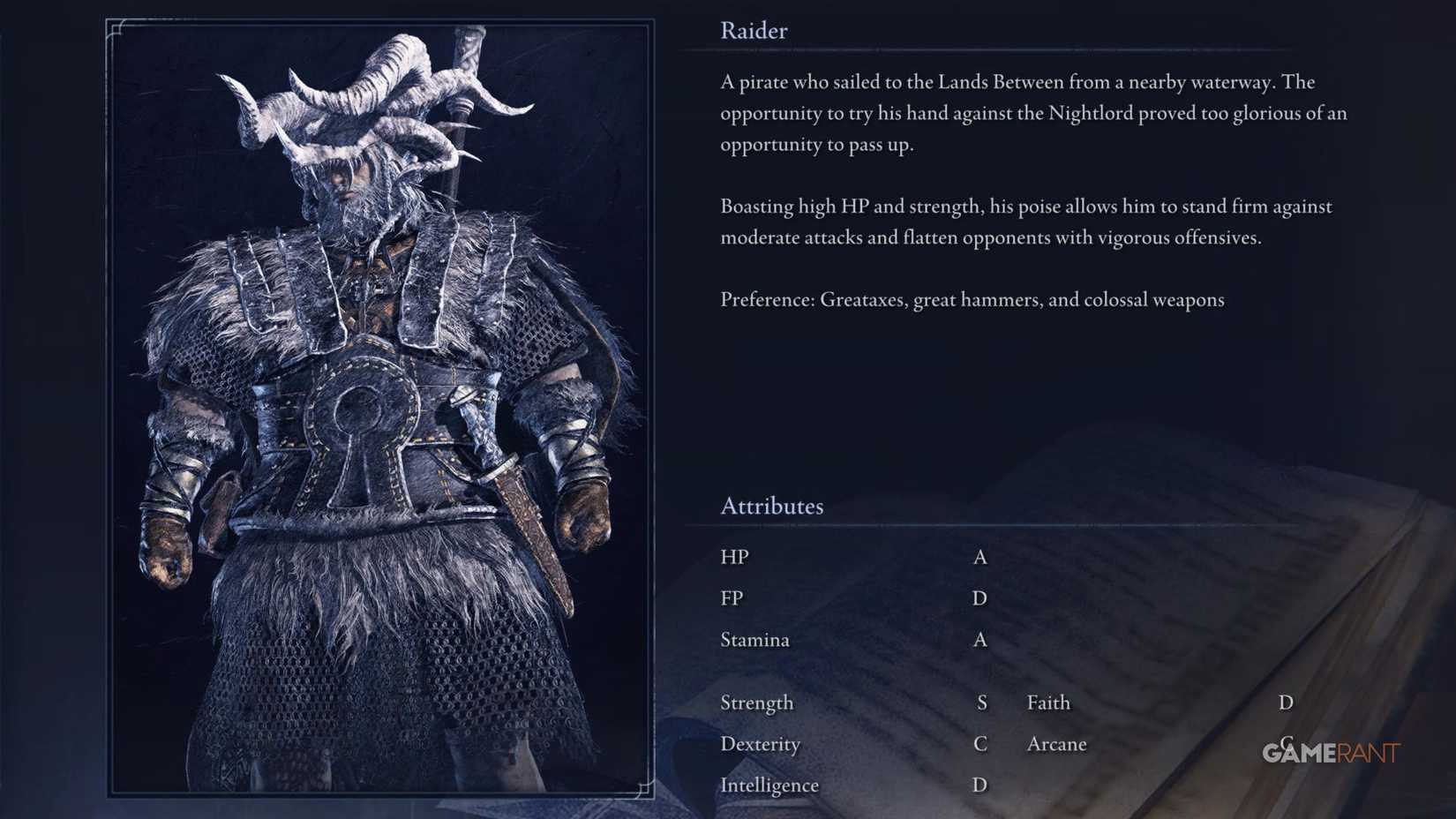Image resolution: width=1456 pixels, height=819 pixels.
Task: Select the Strength S rank grade
Action: [981, 703]
